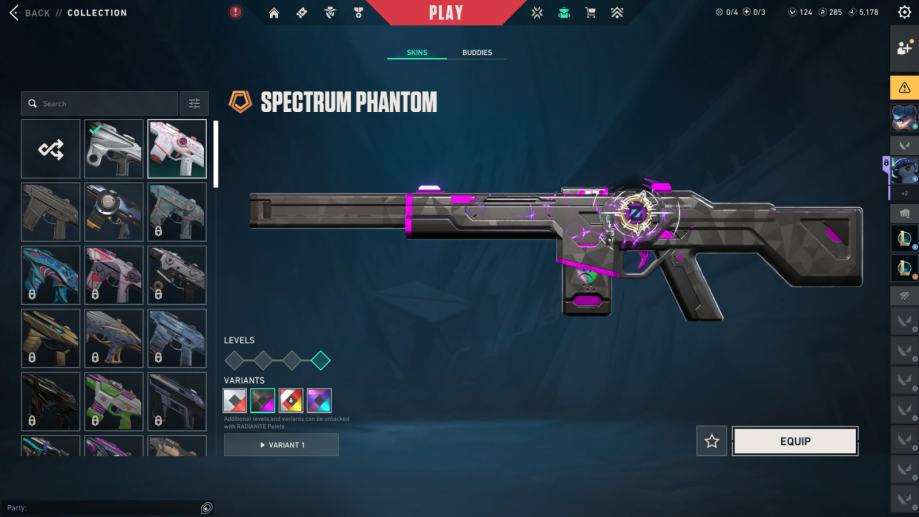Open the skin filter options
This screenshot has height=517, width=919.
point(194,103)
